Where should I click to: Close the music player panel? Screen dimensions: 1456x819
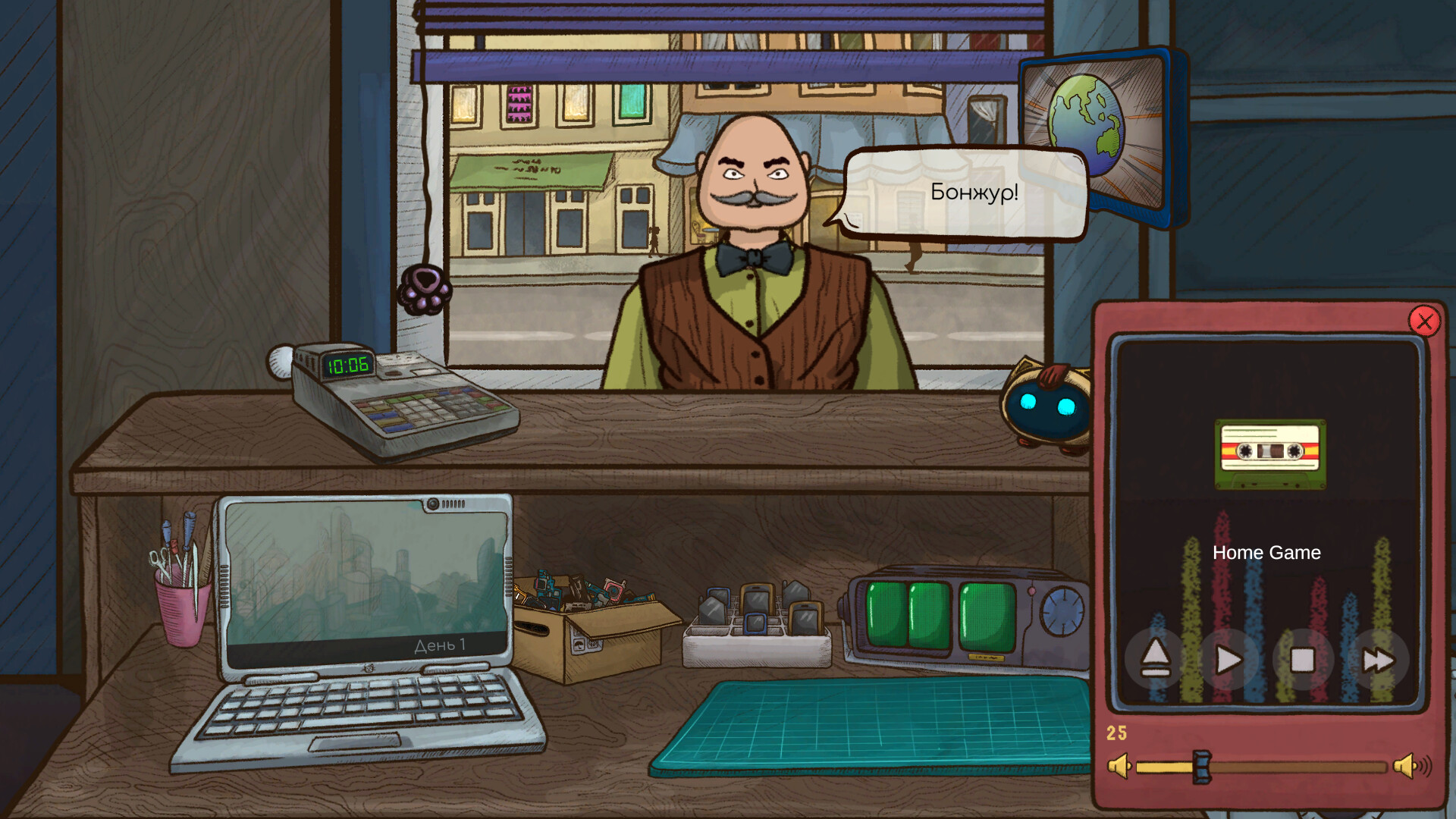click(1424, 322)
